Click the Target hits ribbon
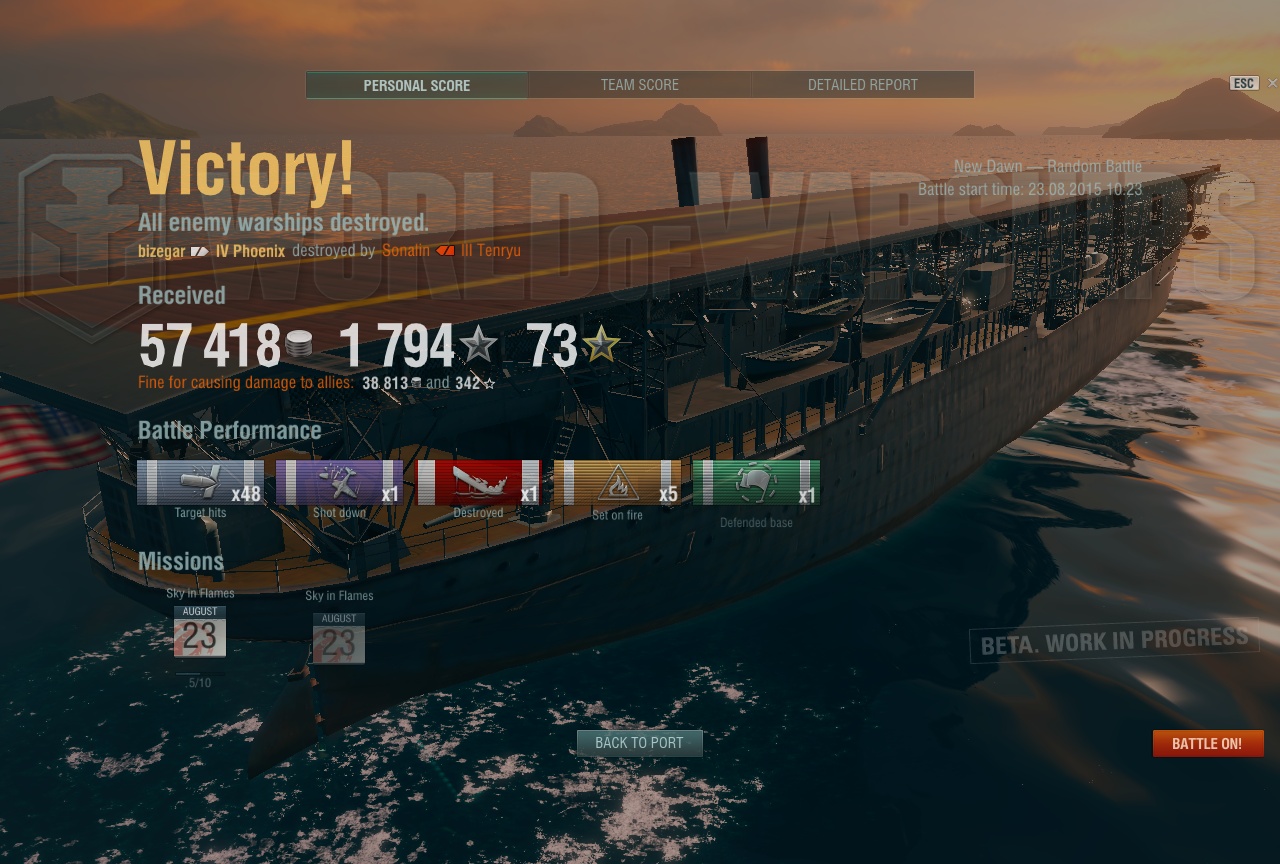The height and width of the screenshot is (864, 1280). [200, 482]
